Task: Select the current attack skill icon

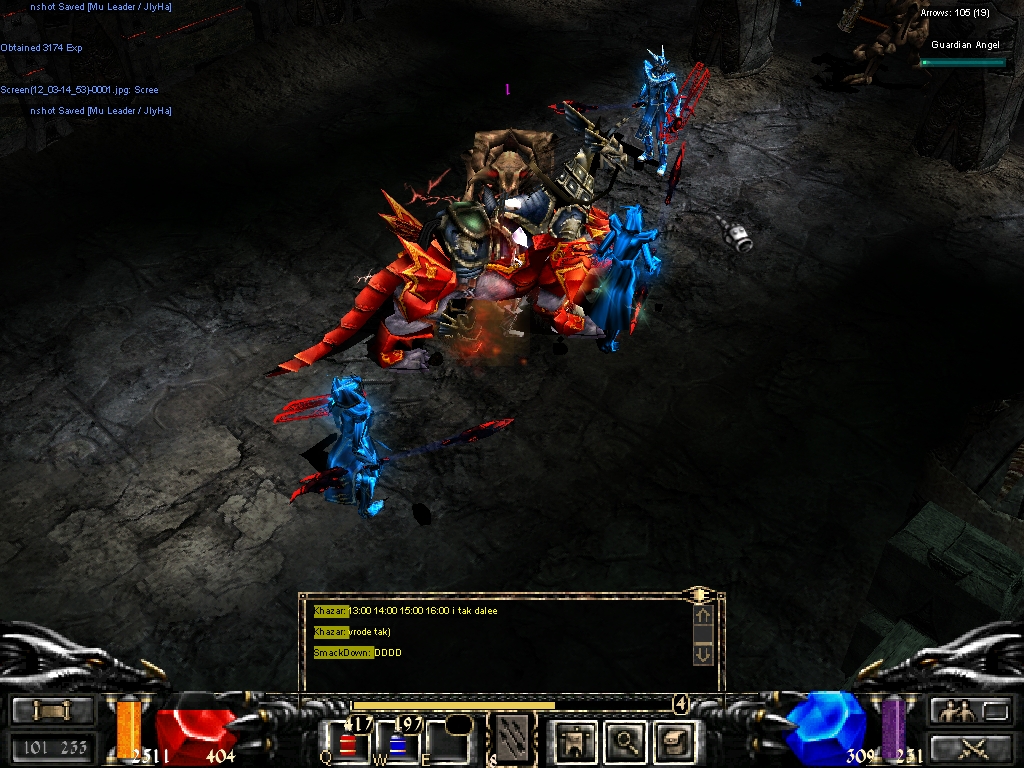Action: point(513,740)
